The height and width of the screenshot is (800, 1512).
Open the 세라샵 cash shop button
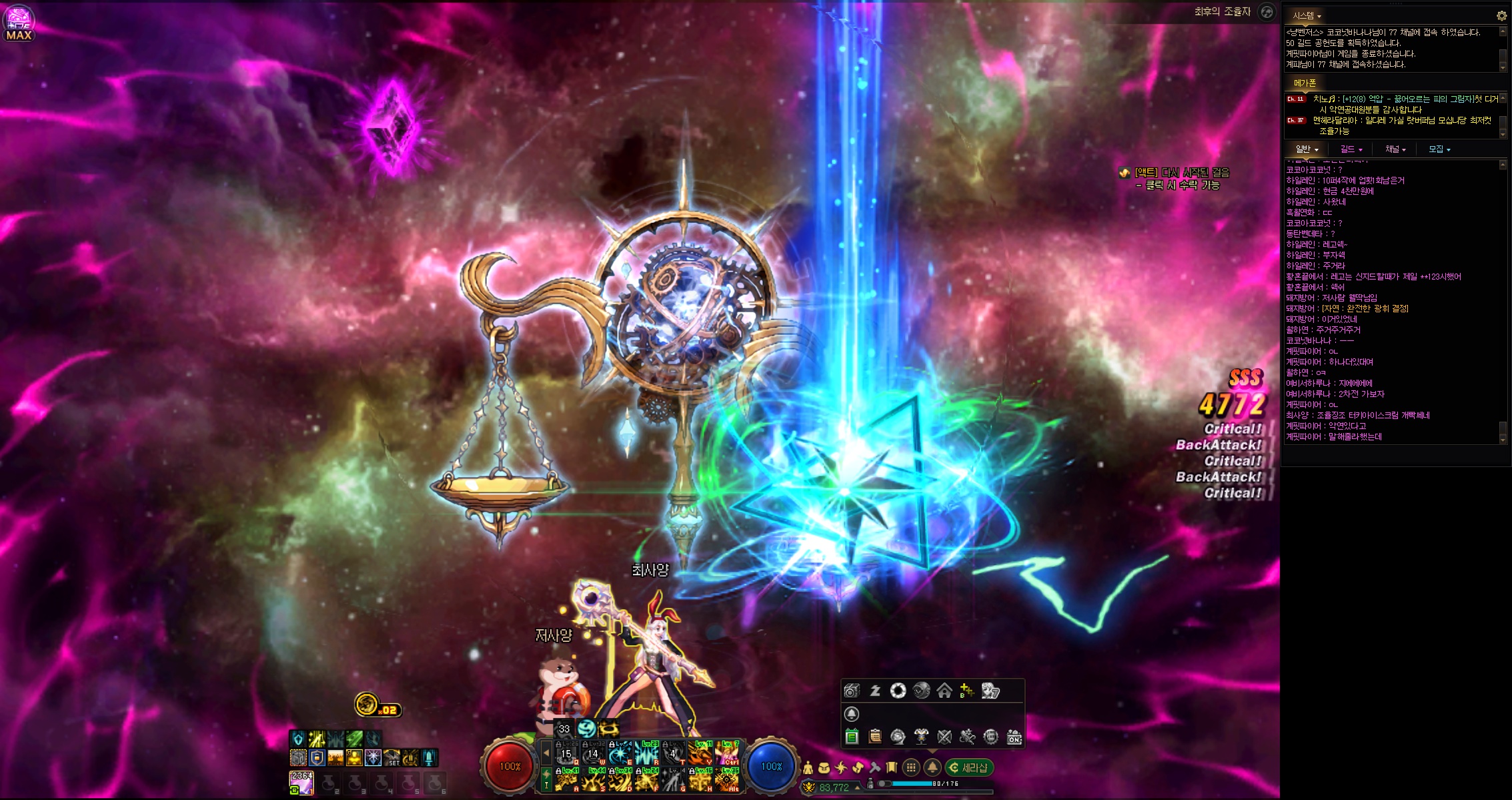(x=970, y=768)
